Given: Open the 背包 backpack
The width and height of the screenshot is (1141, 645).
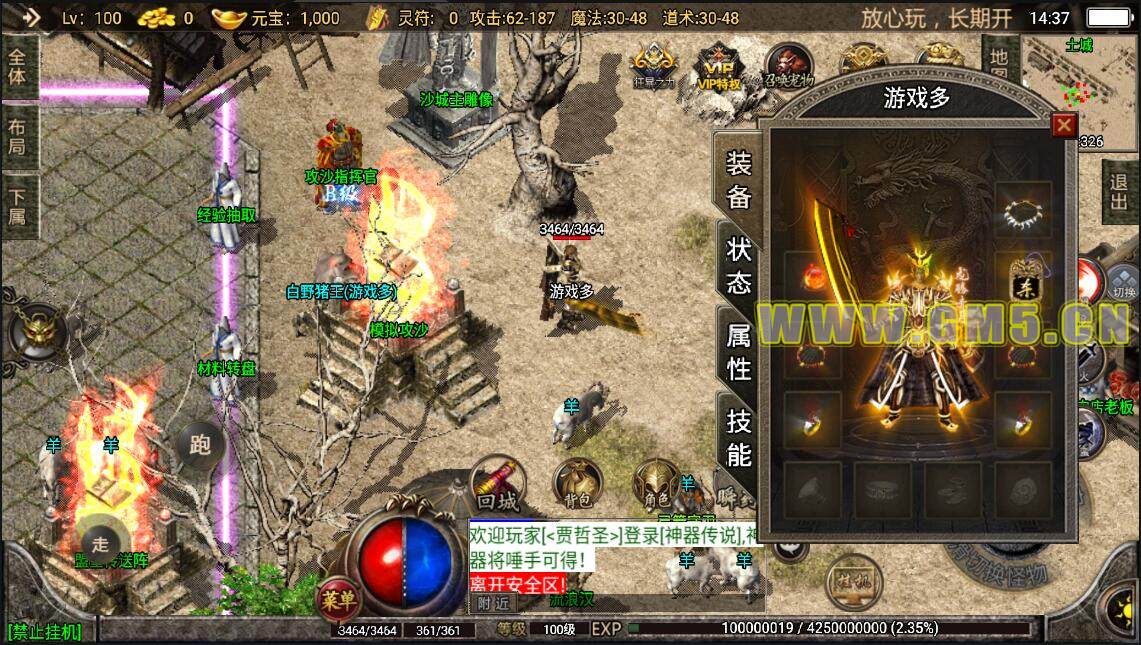Looking at the screenshot, I should pyautogui.click(x=578, y=483).
